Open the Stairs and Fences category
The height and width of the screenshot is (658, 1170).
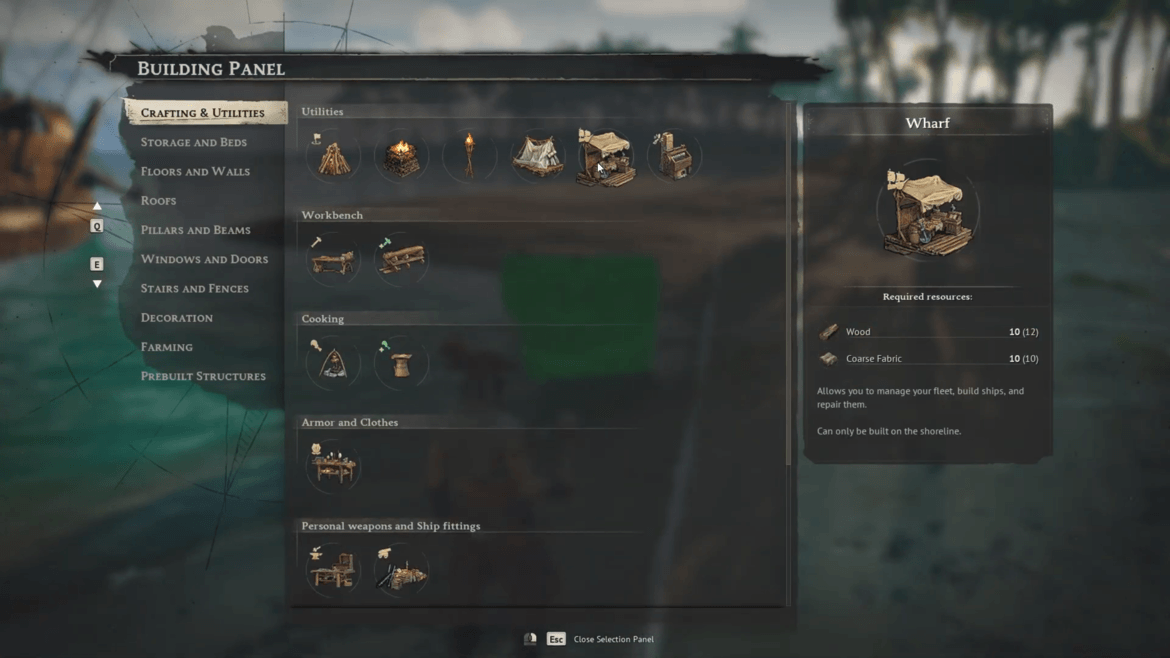click(194, 288)
